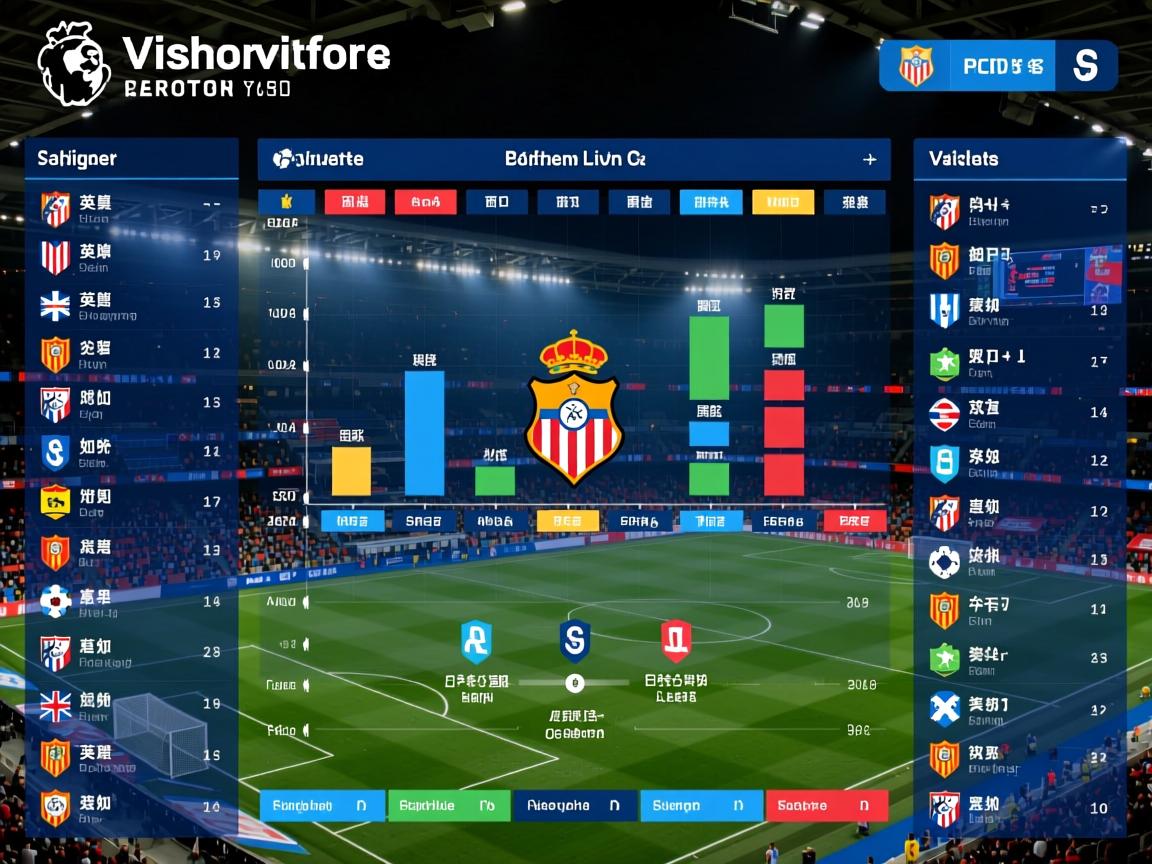Click the S button in top-right corner

click(x=1085, y=66)
